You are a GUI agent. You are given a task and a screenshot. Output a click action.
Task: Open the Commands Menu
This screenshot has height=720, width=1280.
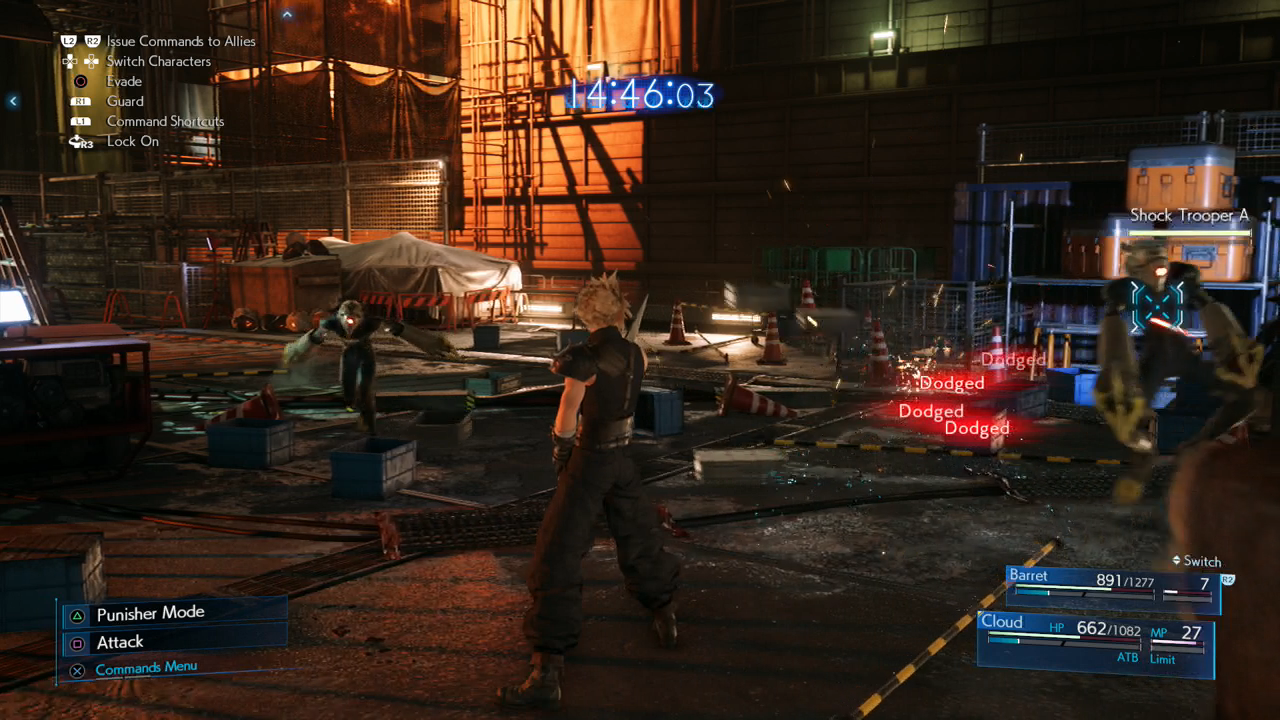(145, 668)
